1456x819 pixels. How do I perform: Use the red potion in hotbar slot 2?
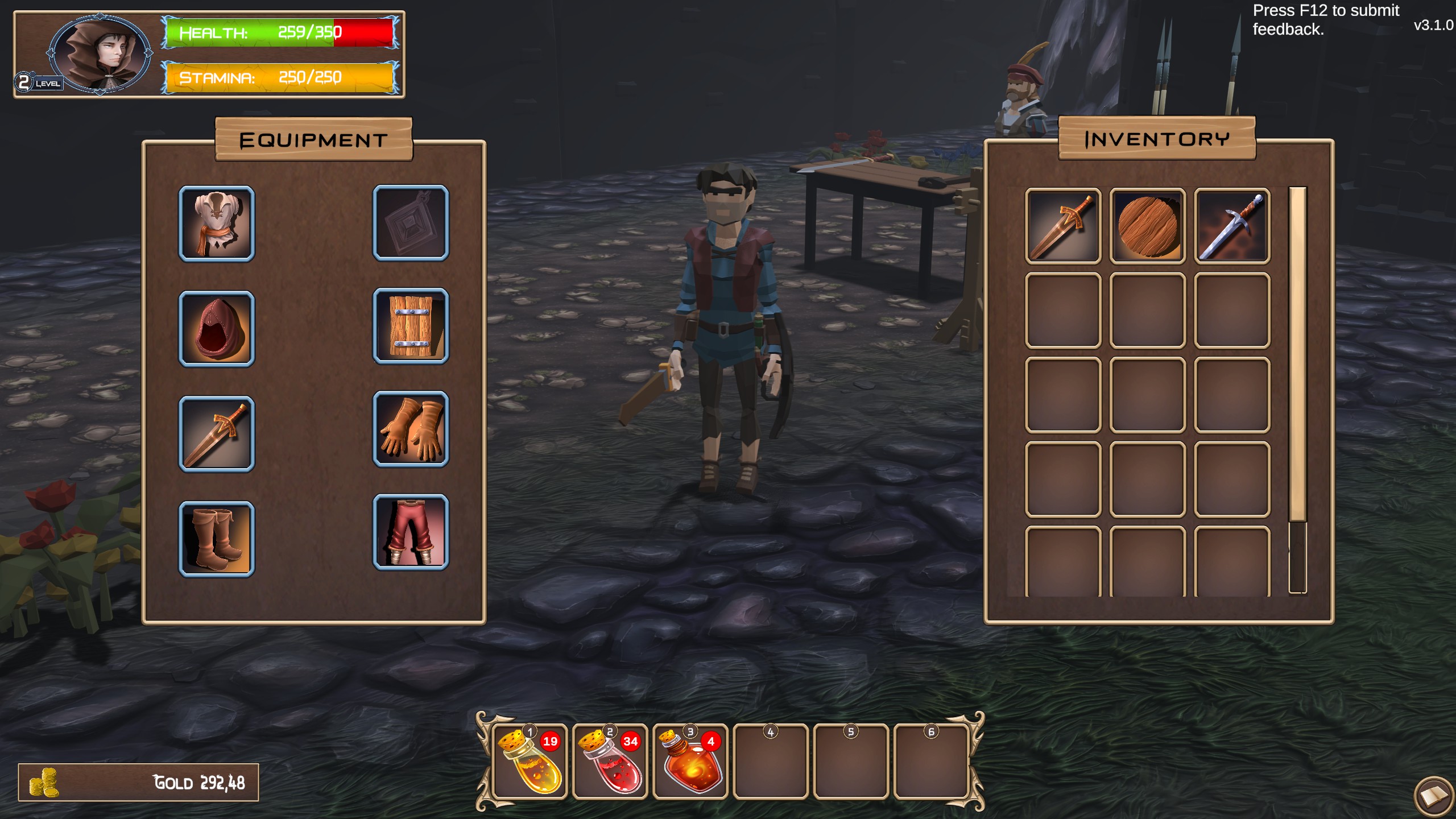pyautogui.click(x=610, y=762)
